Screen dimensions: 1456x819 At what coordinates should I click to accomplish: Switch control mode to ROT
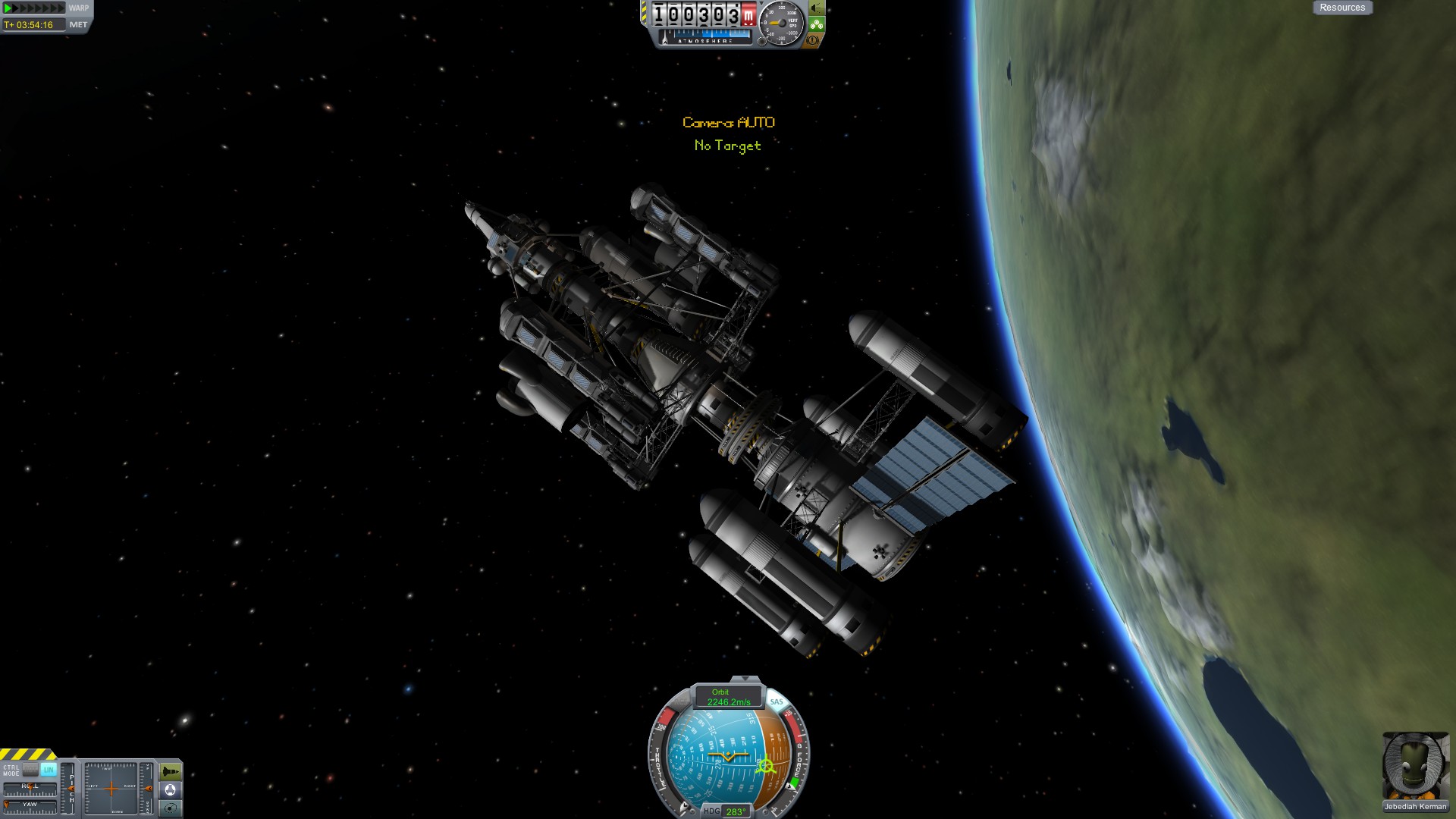tap(30, 769)
